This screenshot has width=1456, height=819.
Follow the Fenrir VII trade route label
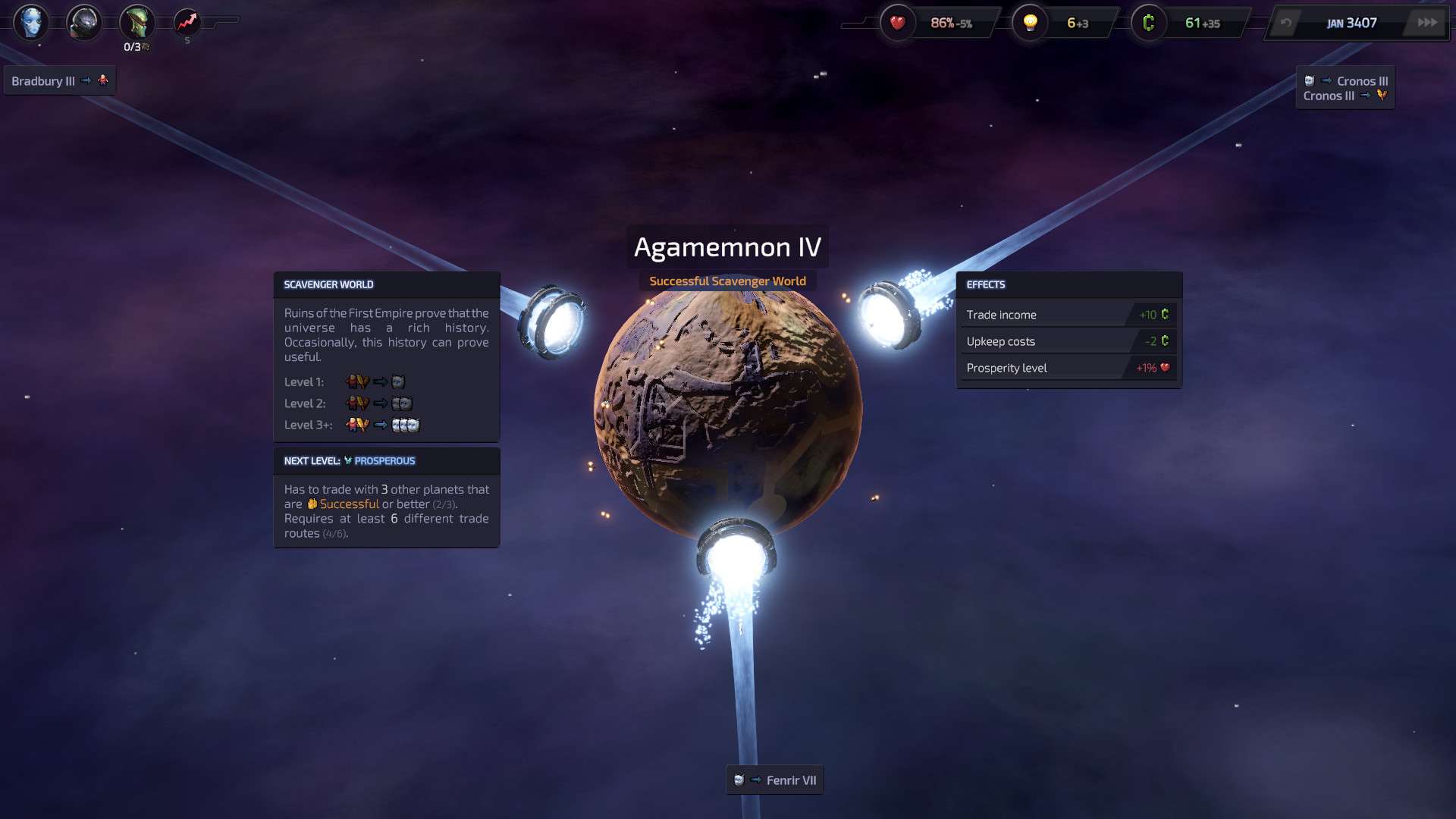pyautogui.click(x=775, y=780)
